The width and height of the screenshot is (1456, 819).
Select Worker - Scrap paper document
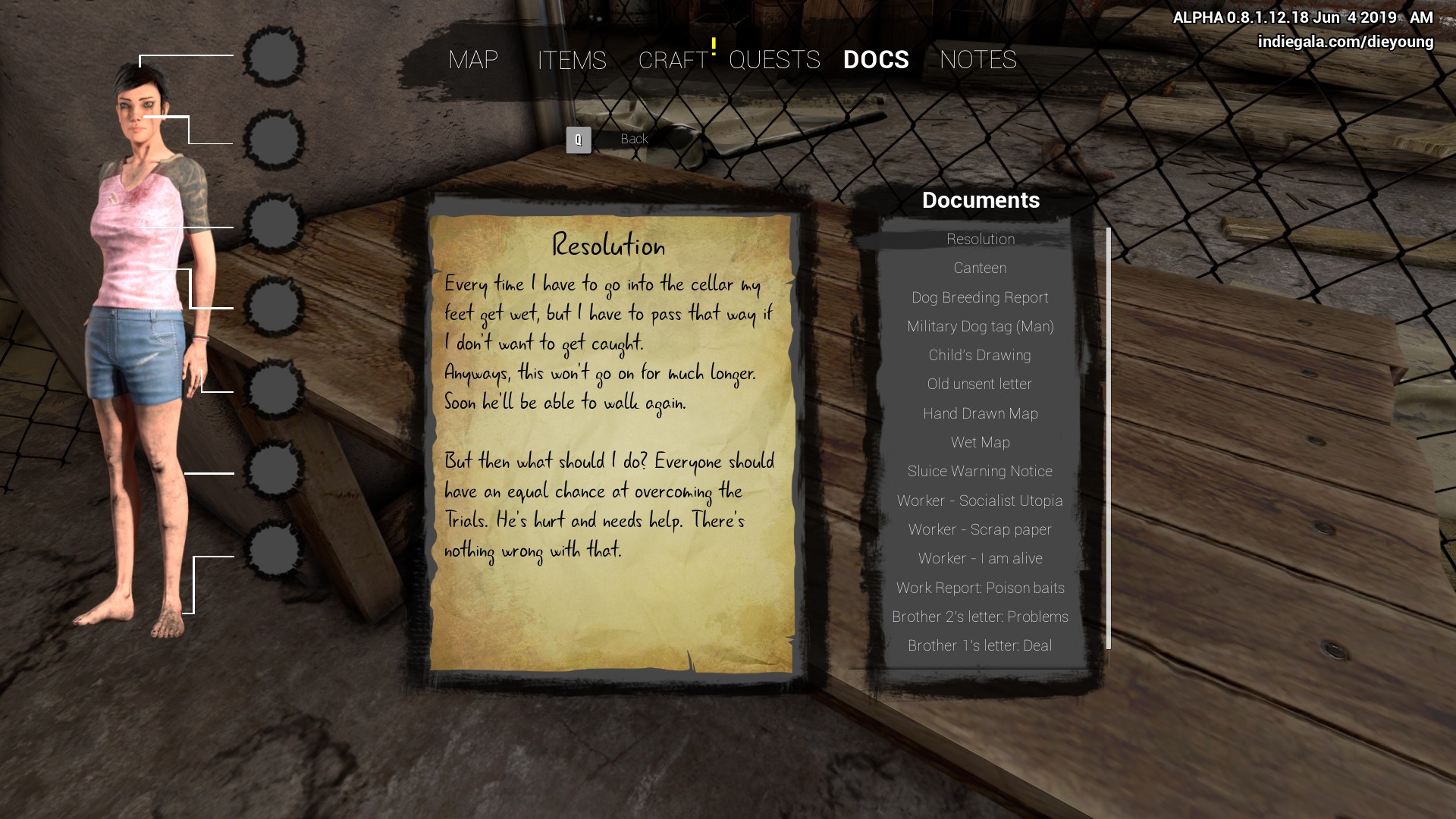(980, 529)
